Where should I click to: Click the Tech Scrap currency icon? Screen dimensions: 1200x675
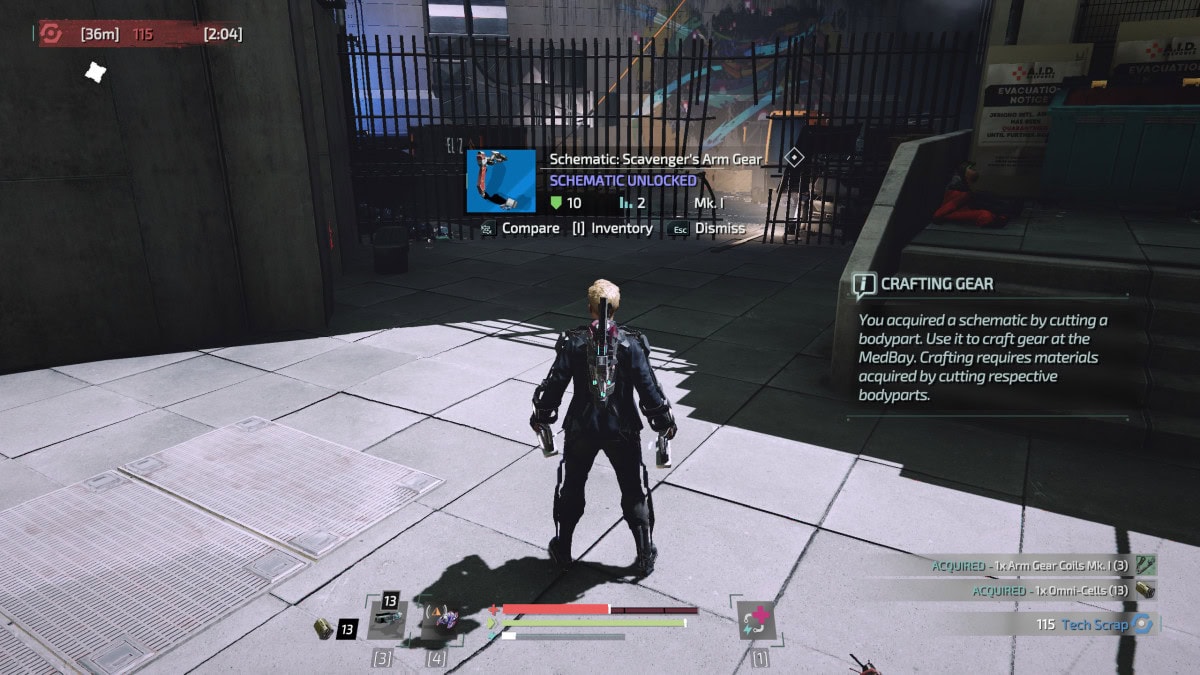(x=1142, y=624)
